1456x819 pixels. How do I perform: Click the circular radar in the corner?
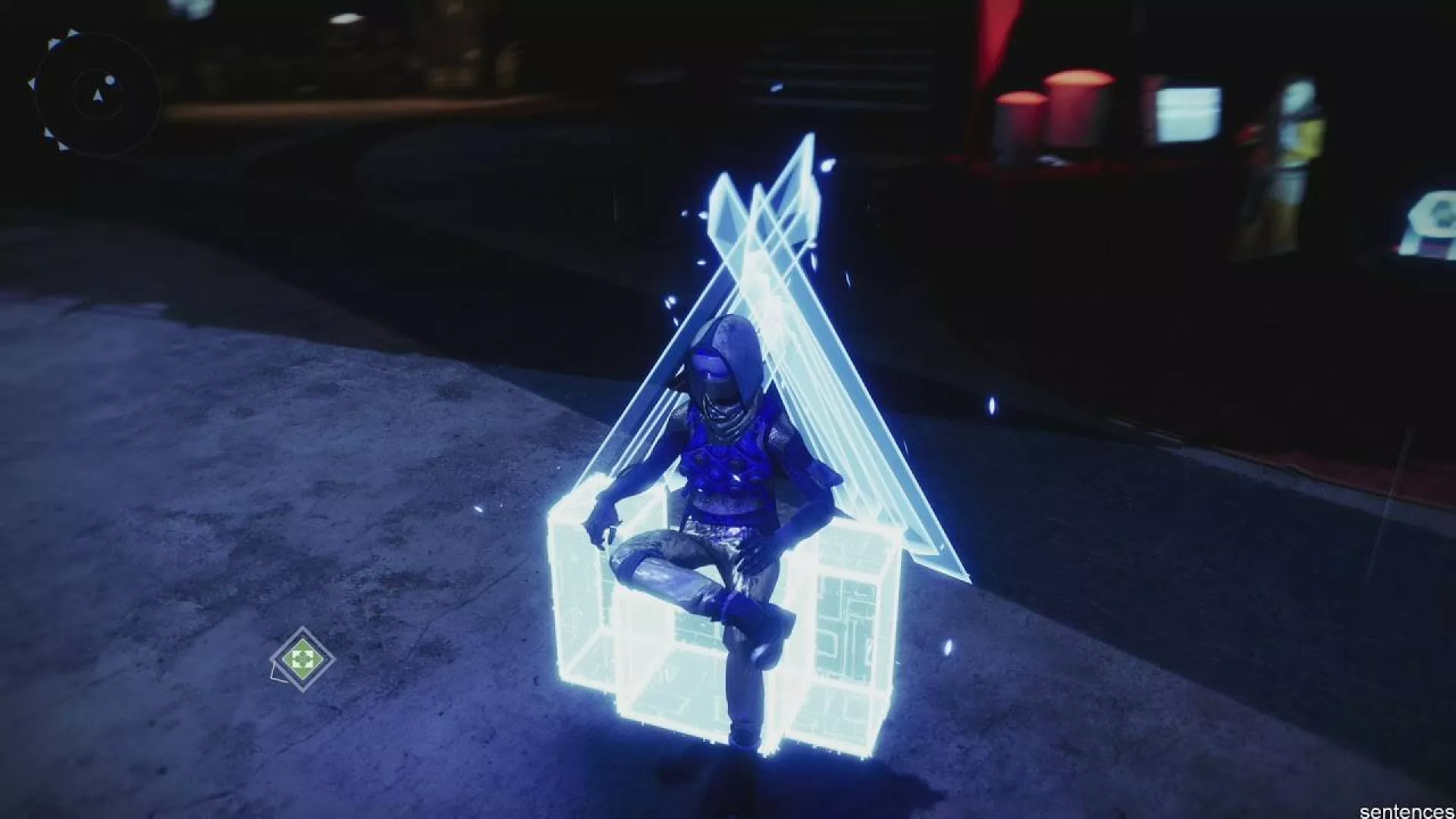coord(97,94)
